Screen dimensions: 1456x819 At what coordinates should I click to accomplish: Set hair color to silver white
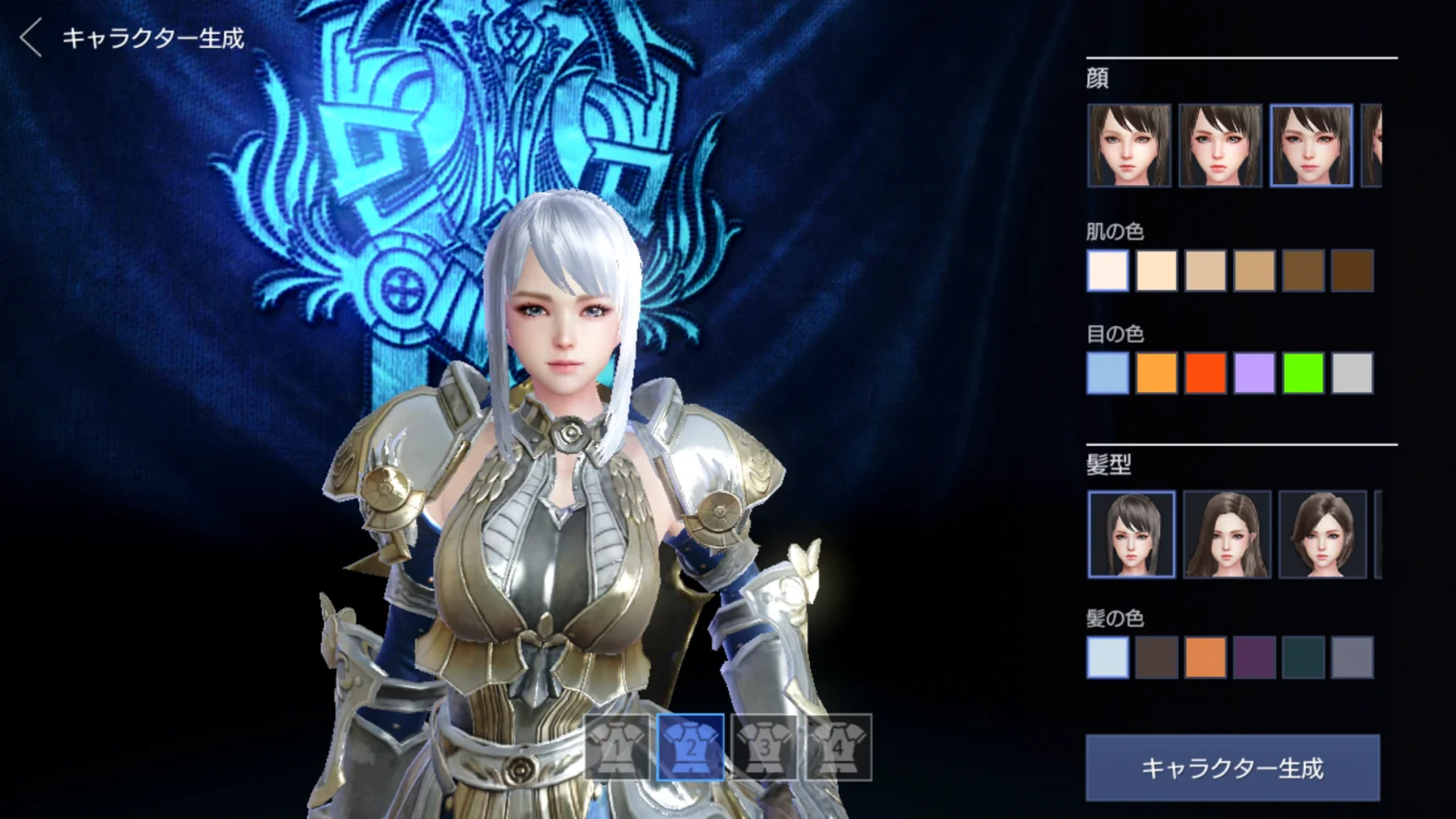tap(1108, 658)
